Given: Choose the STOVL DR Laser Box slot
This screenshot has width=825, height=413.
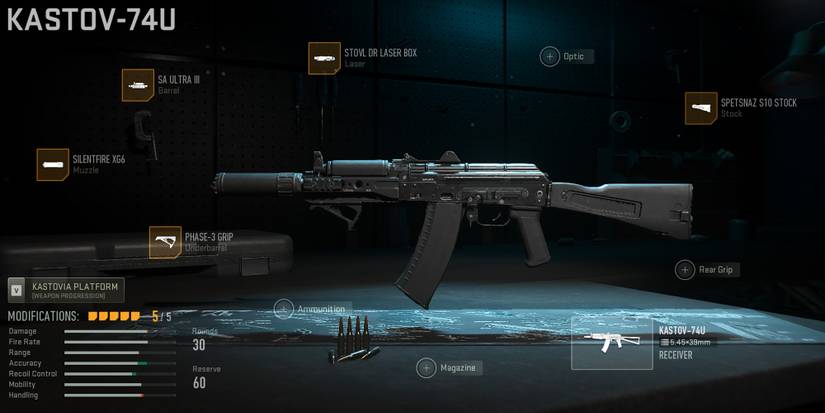Looking at the screenshot, I should [324, 58].
